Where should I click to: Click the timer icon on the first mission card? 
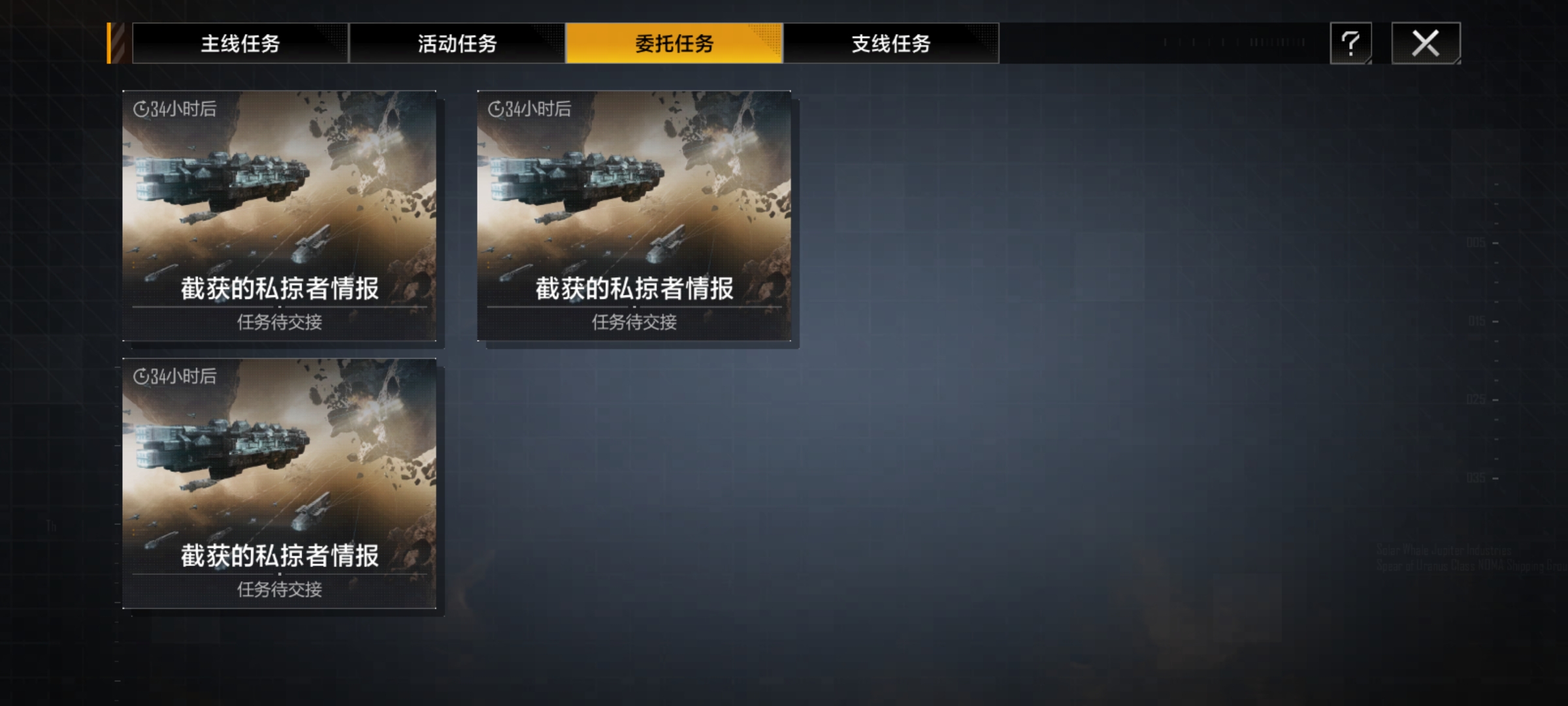click(140, 109)
